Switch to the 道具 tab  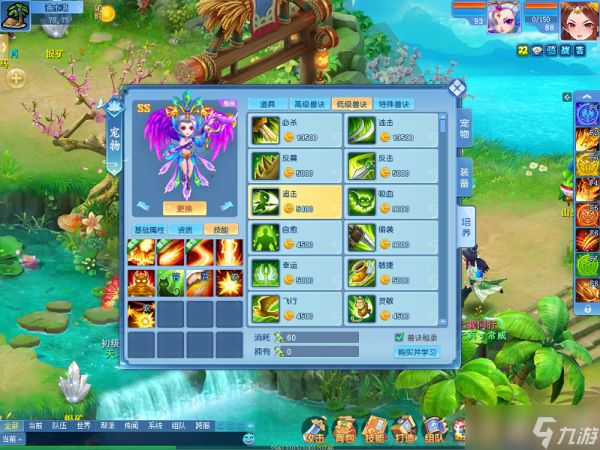pos(265,104)
